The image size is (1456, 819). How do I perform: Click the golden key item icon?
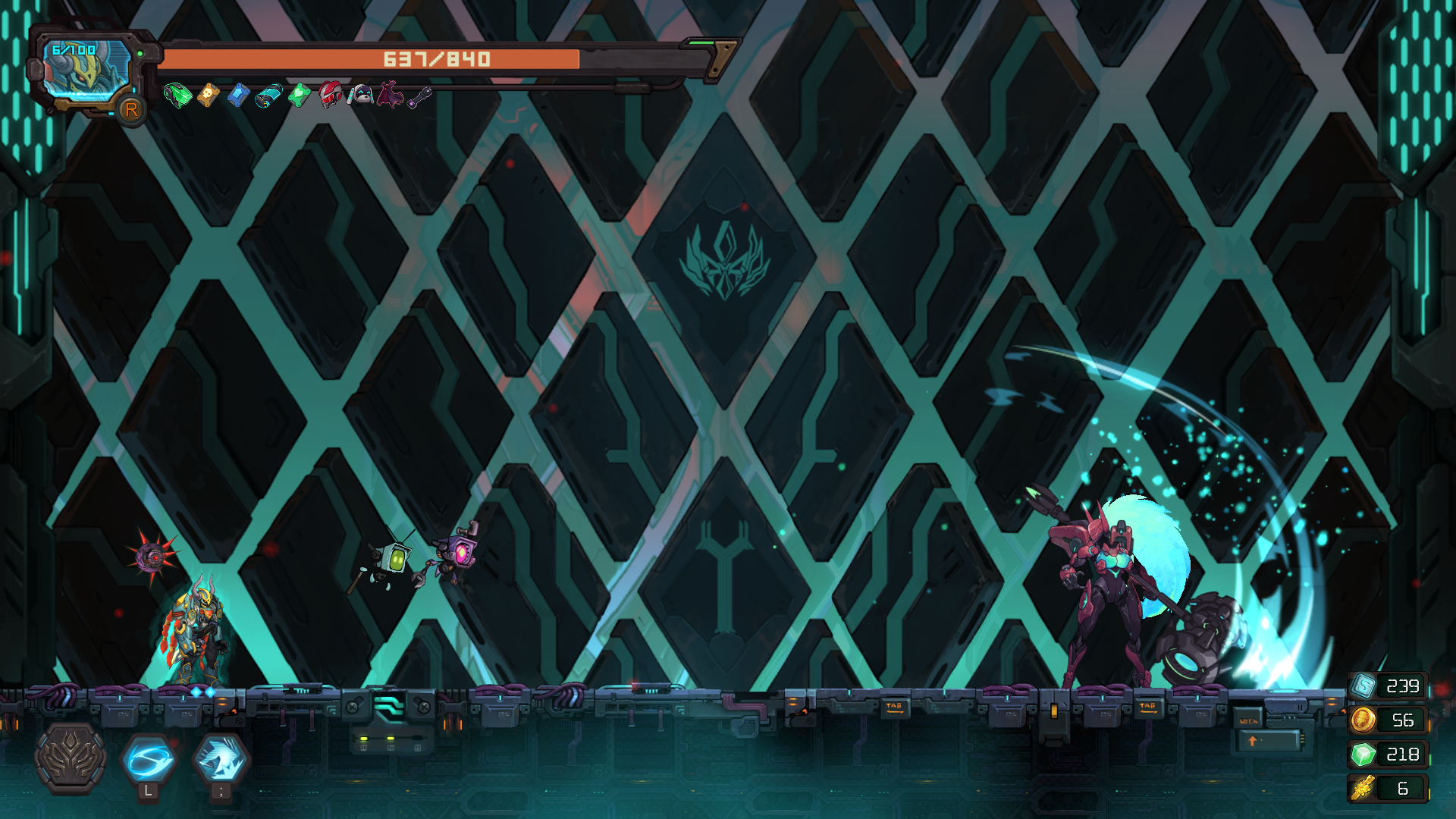(x=1363, y=789)
